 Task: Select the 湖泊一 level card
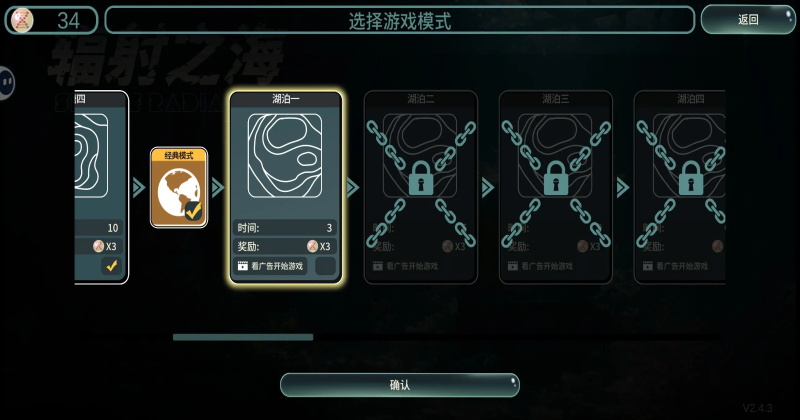tap(286, 160)
